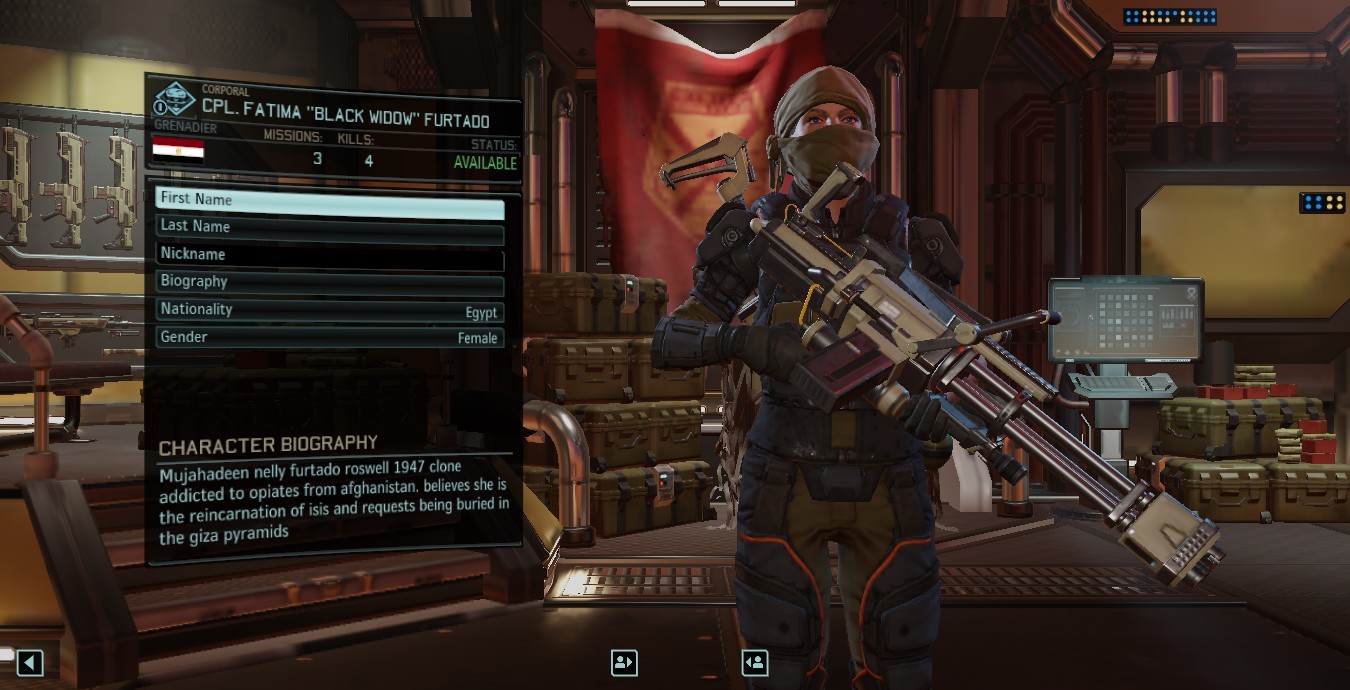Viewport: 1350px width, 690px height.
Task: Open the Last Name entry
Action: pyautogui.click(x=329, y=227)
